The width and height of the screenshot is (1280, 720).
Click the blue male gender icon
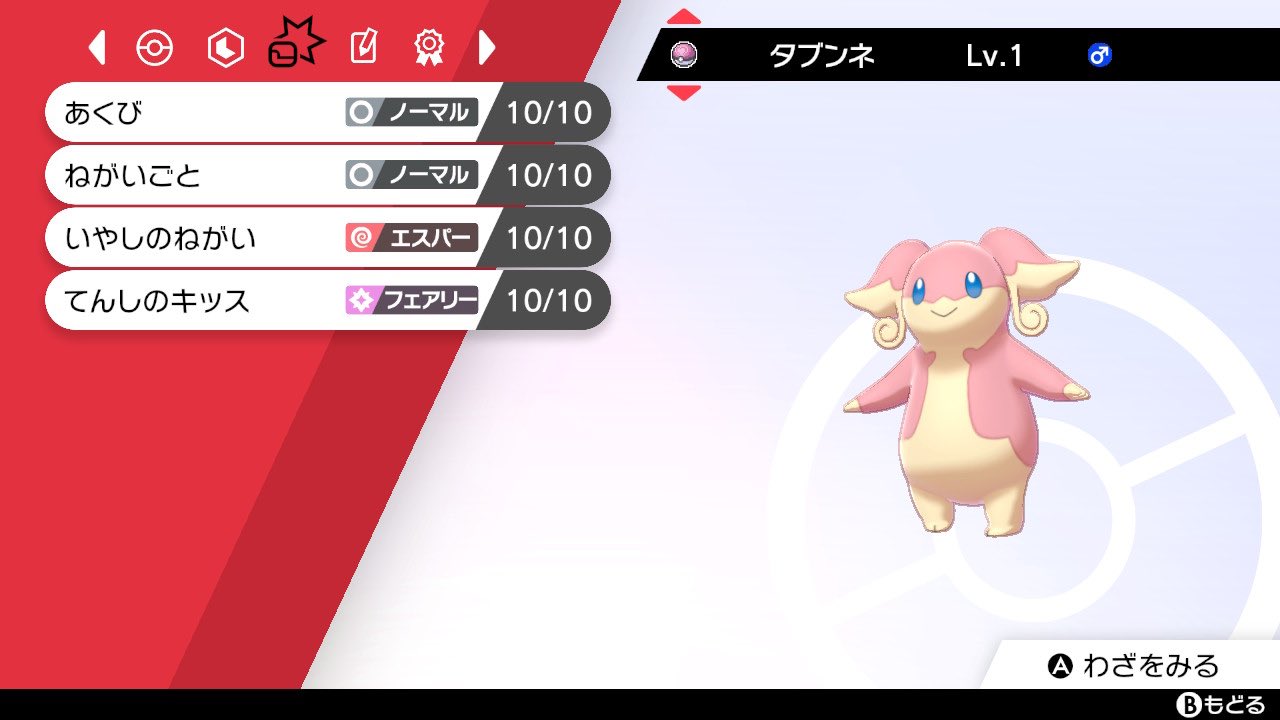point(1098,57)
